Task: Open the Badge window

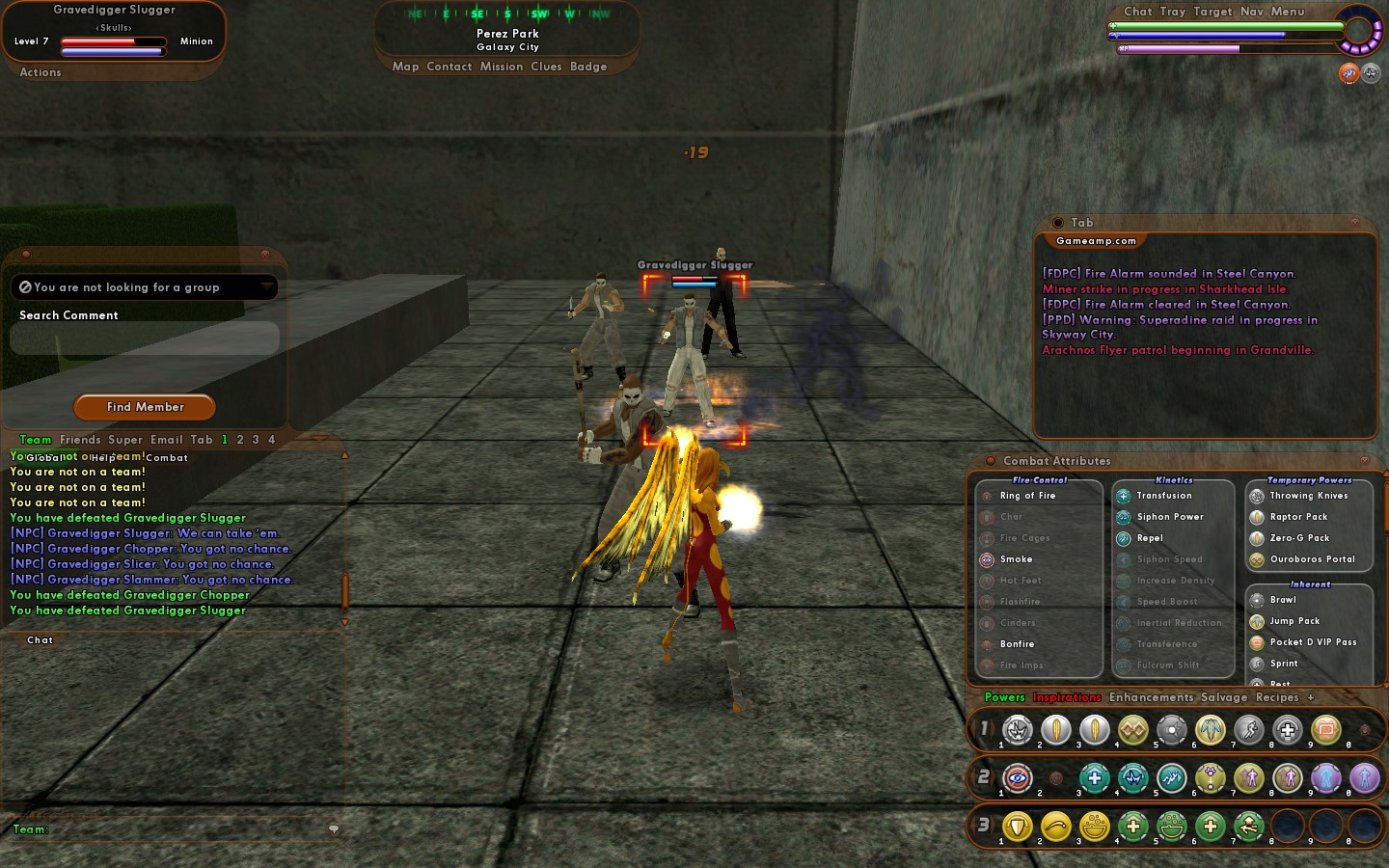Action: (588, 67)
